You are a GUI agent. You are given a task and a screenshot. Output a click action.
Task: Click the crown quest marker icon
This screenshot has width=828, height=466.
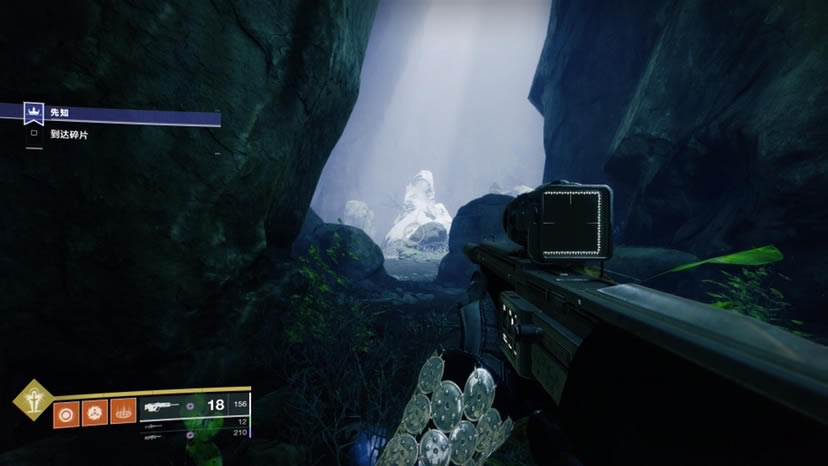pyautogui.click(x=34, y=114)
